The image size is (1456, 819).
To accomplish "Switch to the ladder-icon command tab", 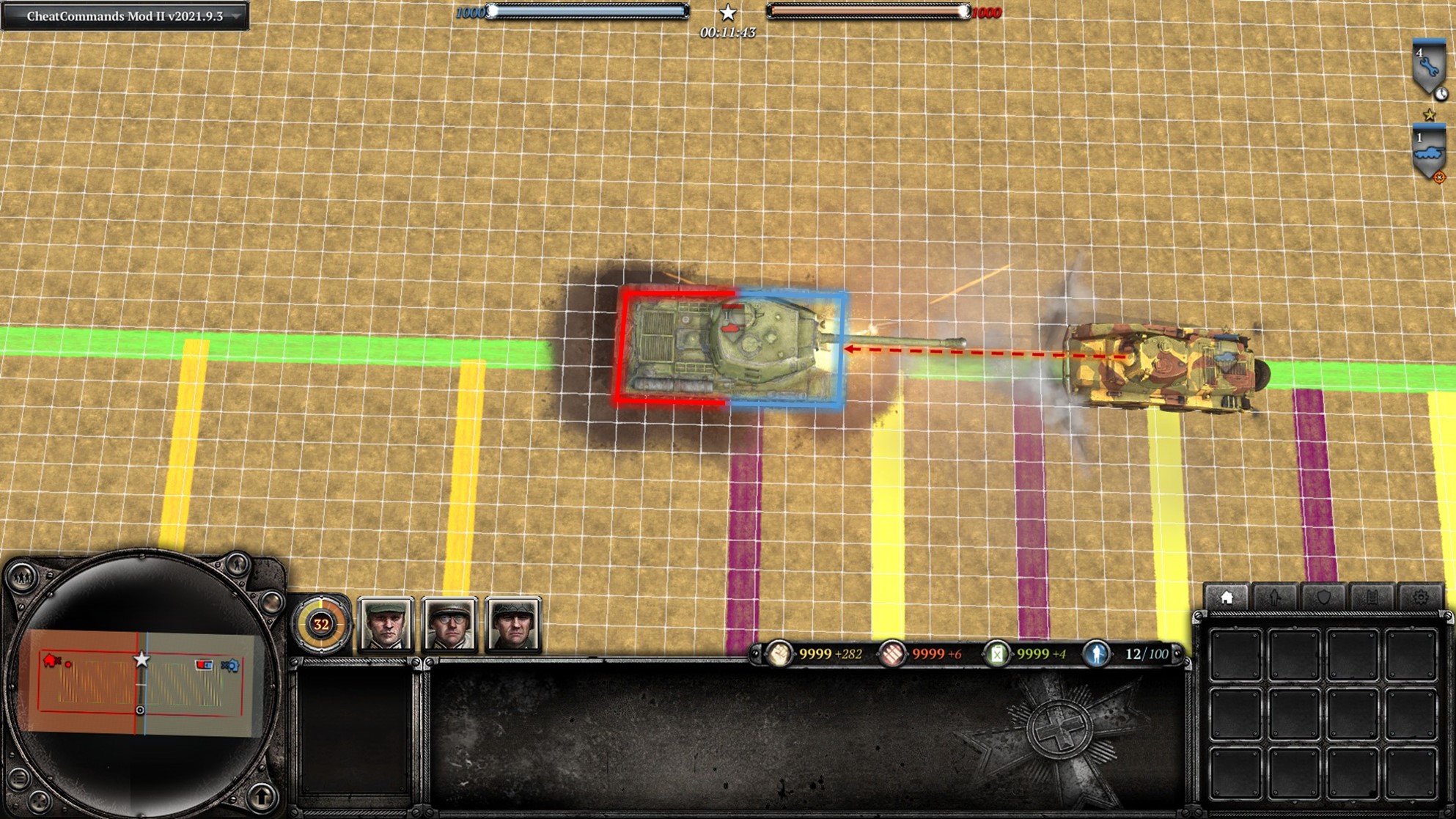I will coord(1372,598).
